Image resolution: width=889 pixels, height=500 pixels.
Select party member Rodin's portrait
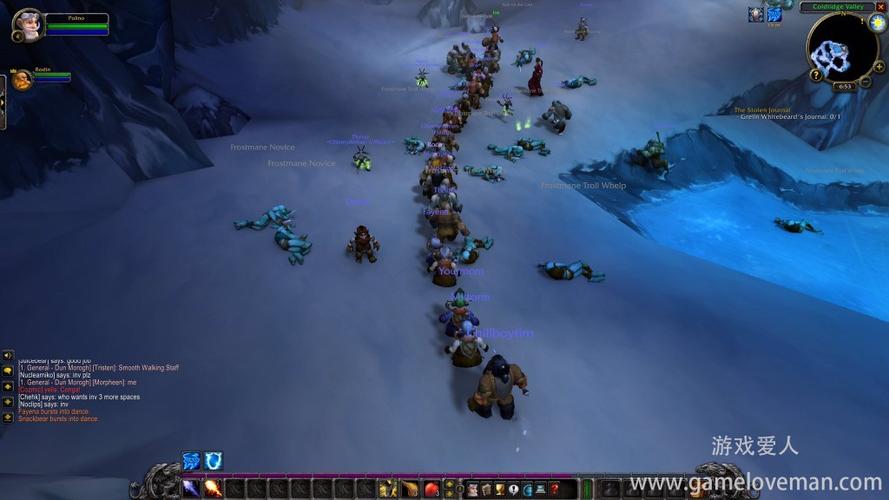22,79
